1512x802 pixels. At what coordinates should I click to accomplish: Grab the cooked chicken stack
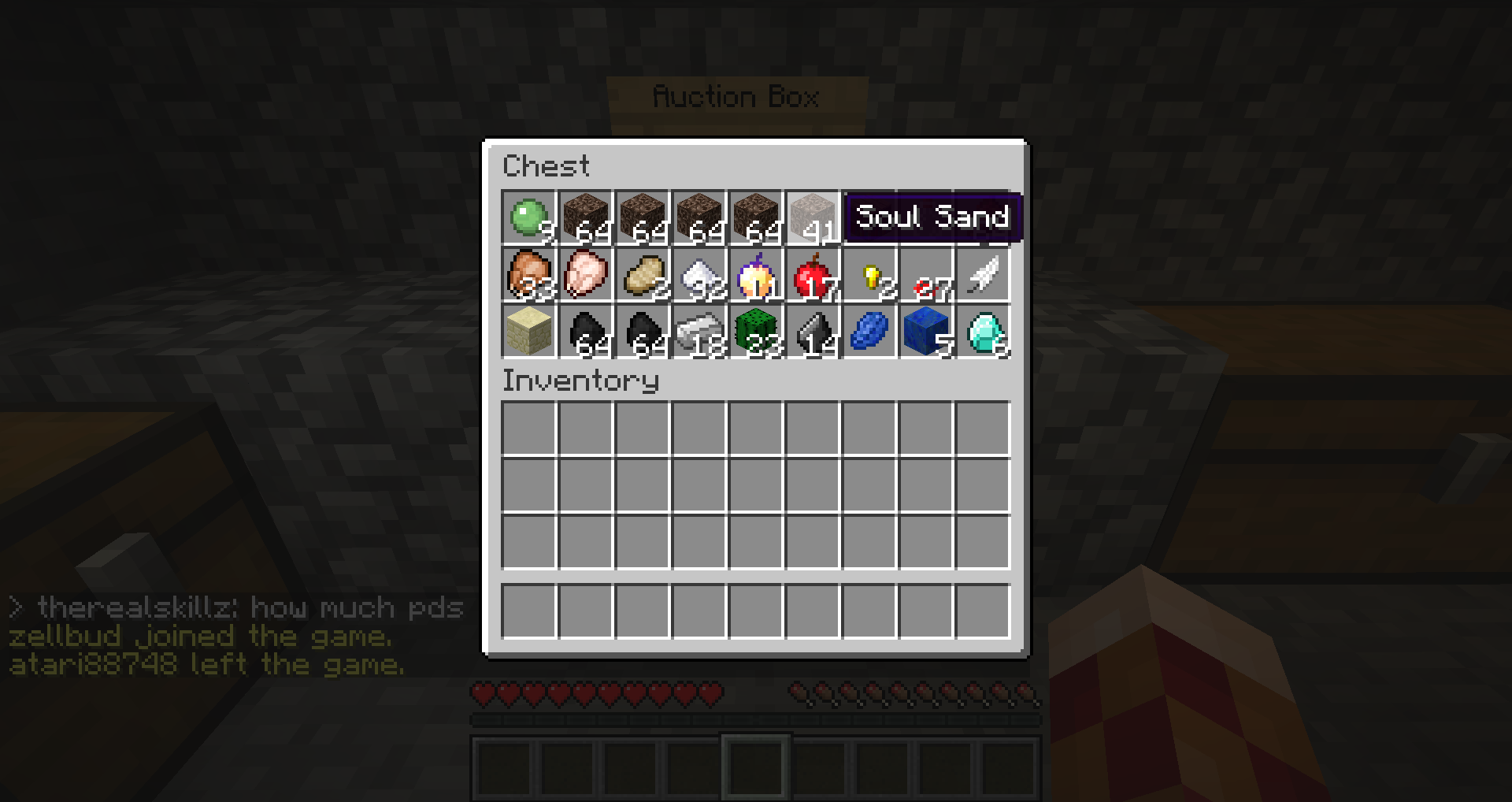click(528, 274)
